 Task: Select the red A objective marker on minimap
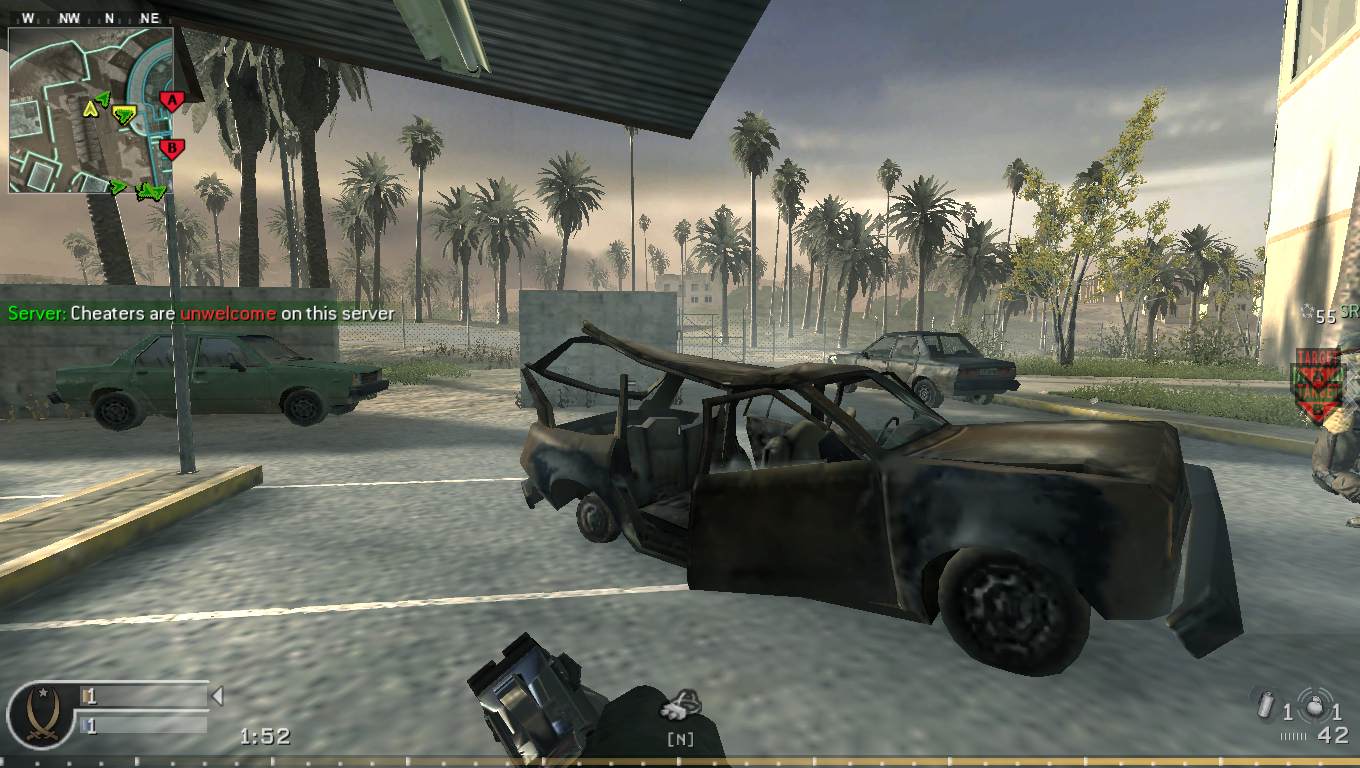tap(172, 100)
